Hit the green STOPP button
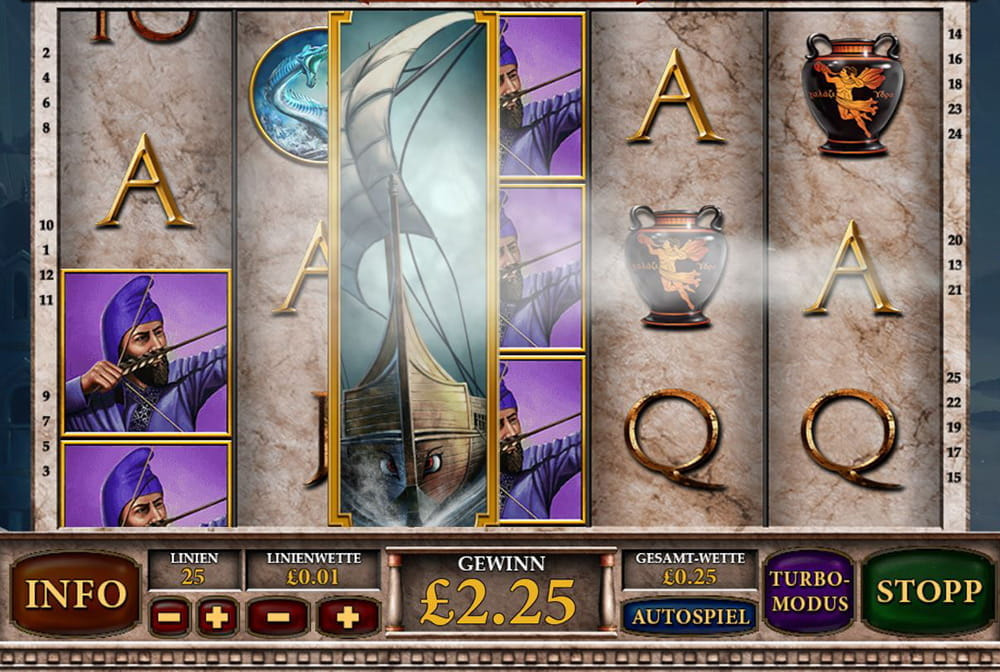 pos(928,591)
